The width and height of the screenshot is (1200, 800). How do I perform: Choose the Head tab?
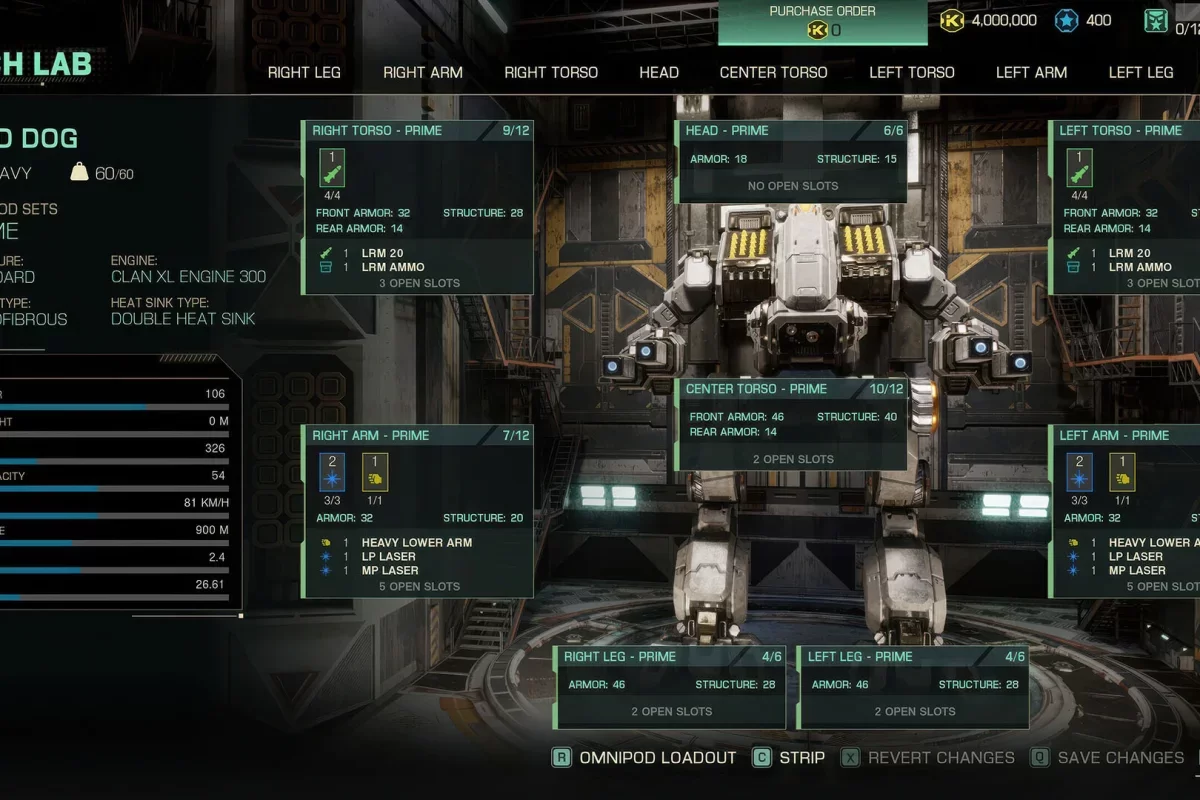tap(659, 72)
